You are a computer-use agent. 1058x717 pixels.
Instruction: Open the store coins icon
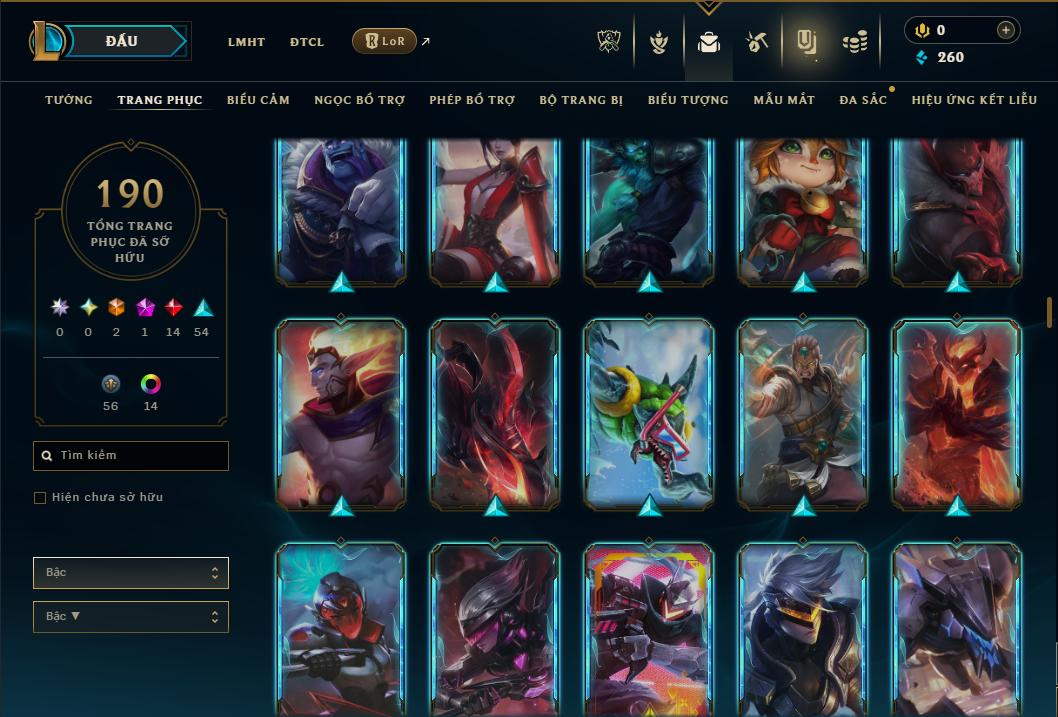[854, 42]
